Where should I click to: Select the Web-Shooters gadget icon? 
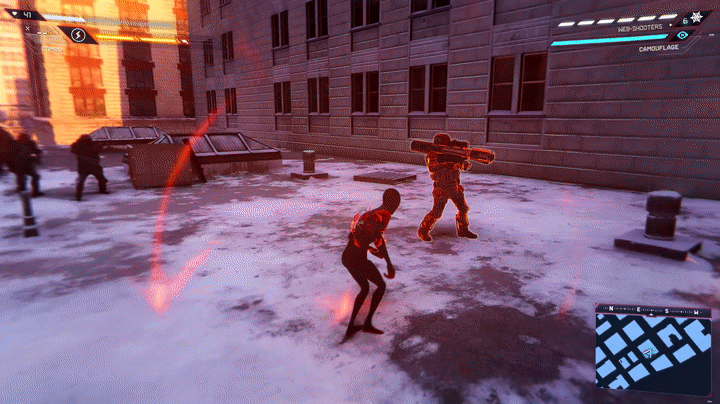coord(695,17)
